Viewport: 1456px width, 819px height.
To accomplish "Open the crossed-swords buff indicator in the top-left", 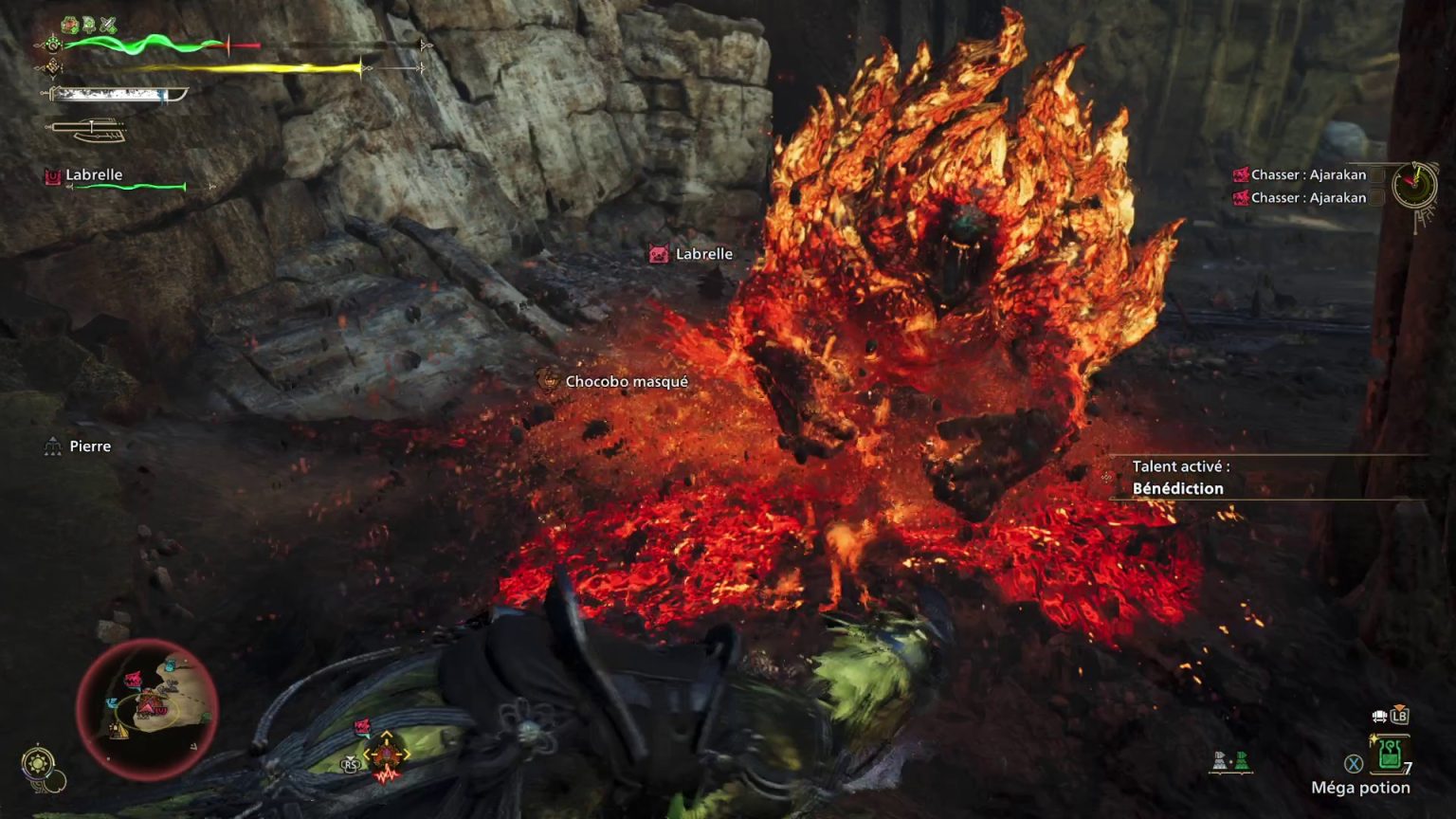I will point(107,22).
